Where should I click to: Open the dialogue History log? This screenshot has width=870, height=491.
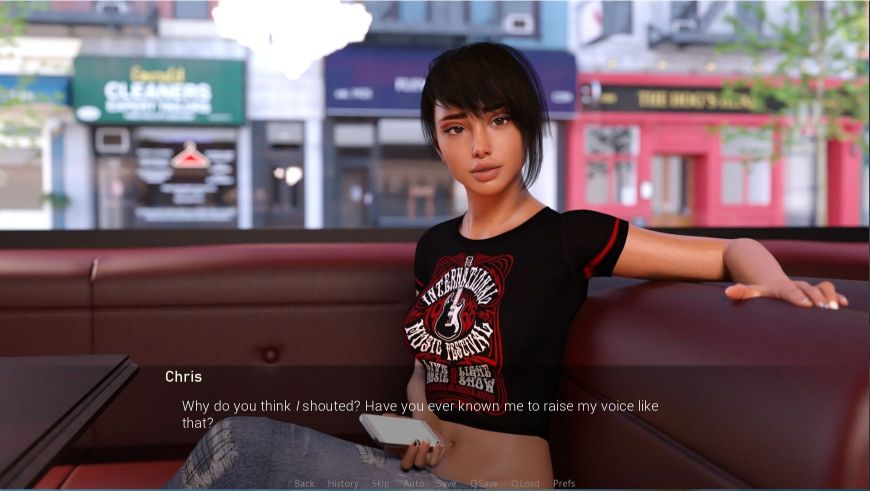(343, 483)
